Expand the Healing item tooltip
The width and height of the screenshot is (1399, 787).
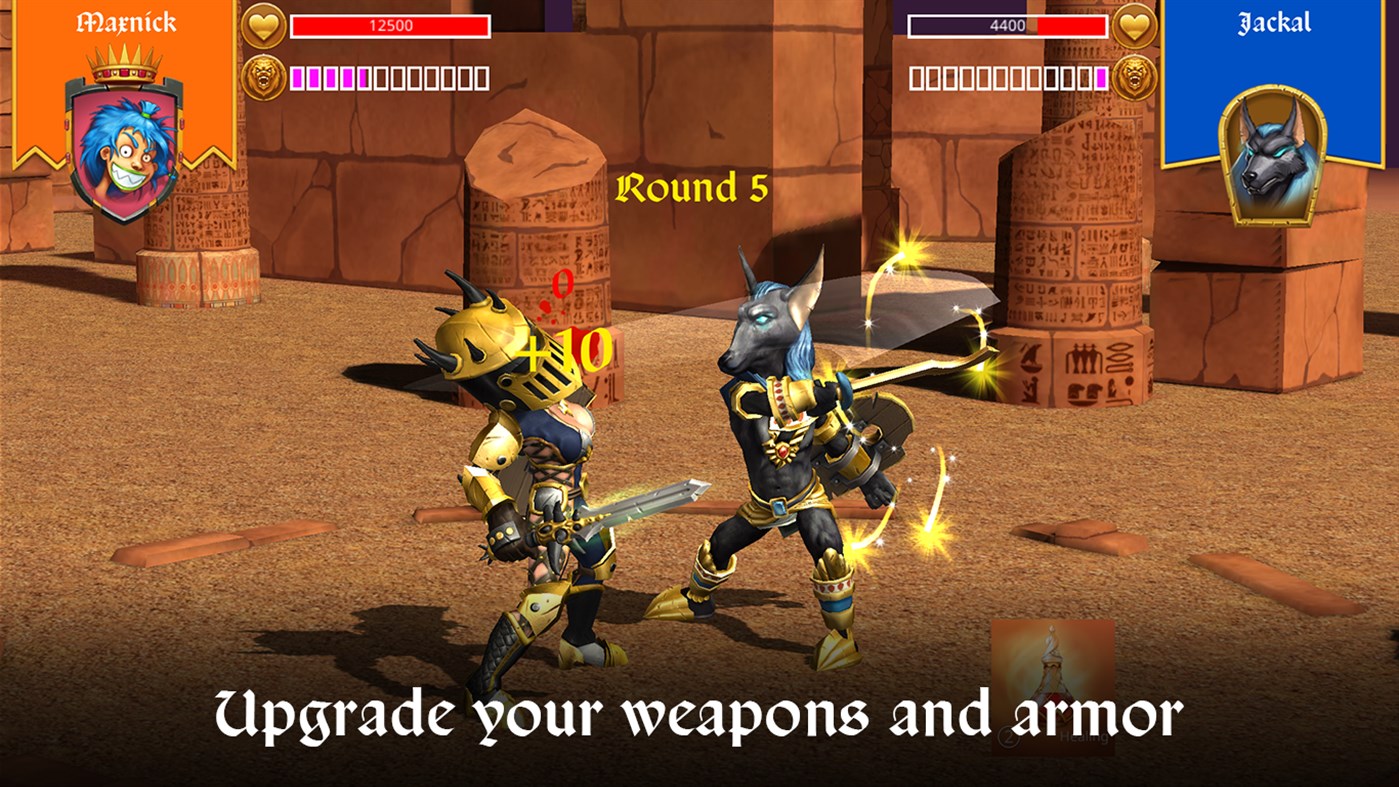[1085, 736]
